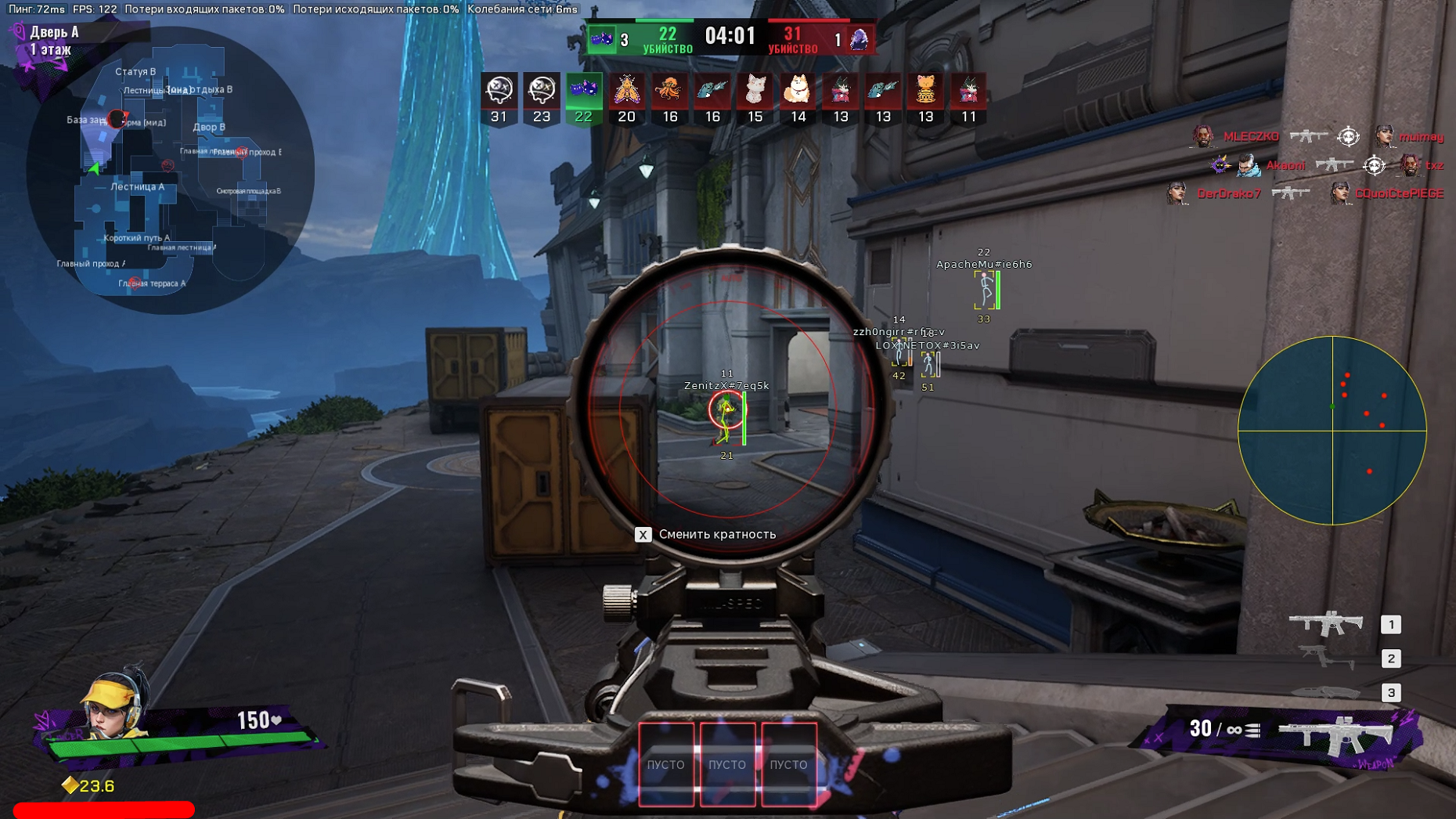Image resolution: width=1456 pixels, height=819 pixels.
Task: Select the MLECZKO kill feed entry
Action: tap(1250, 136)
